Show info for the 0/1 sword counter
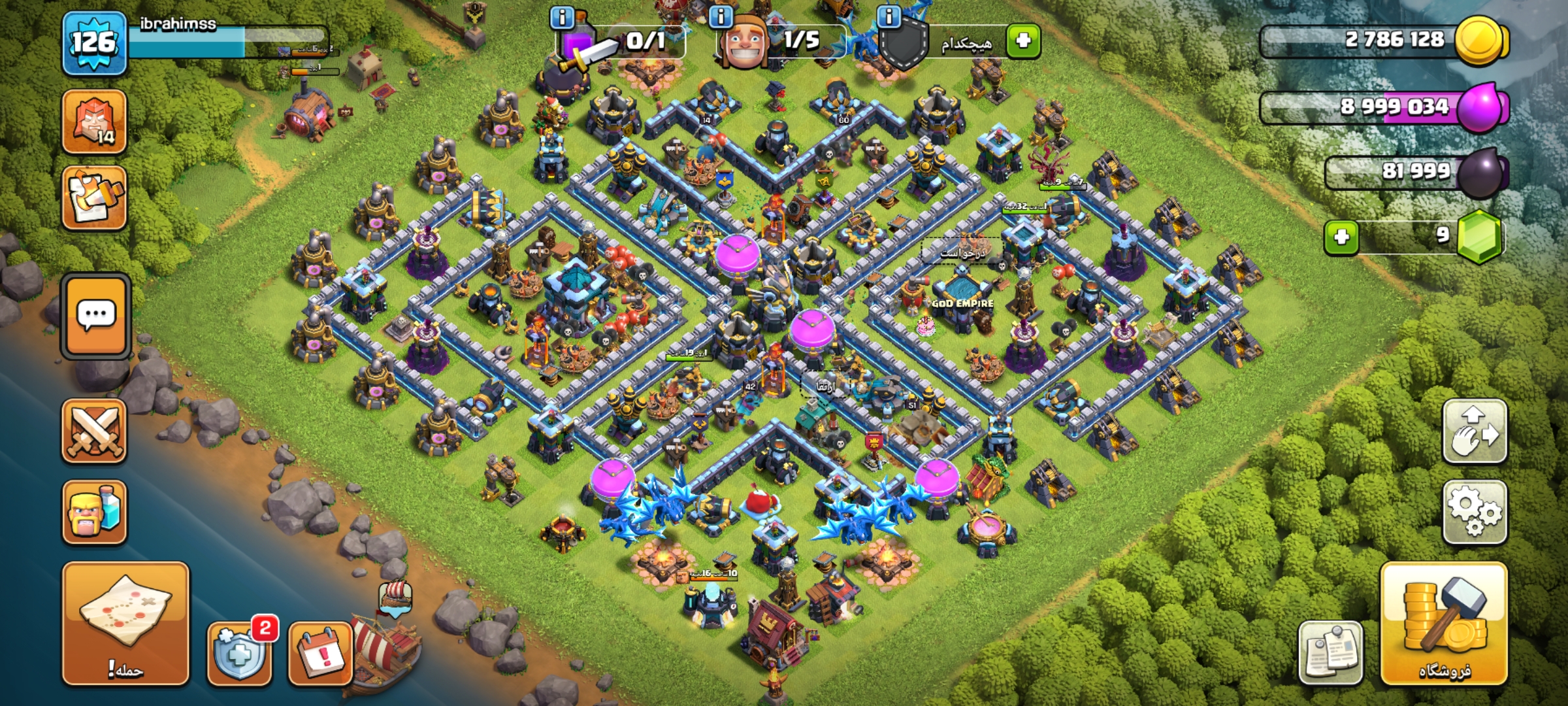Image resolution: width=1568 pixels, height=706 pixels. point(562,17)
